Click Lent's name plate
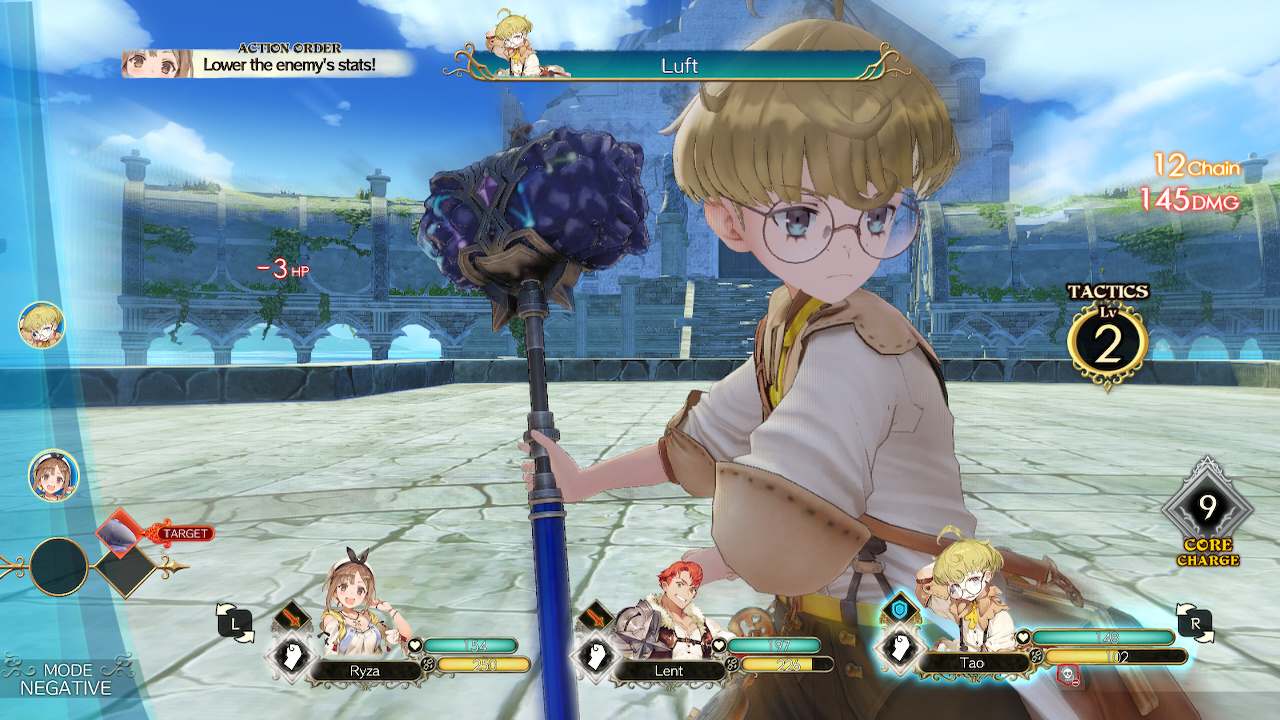 (668, 671)
